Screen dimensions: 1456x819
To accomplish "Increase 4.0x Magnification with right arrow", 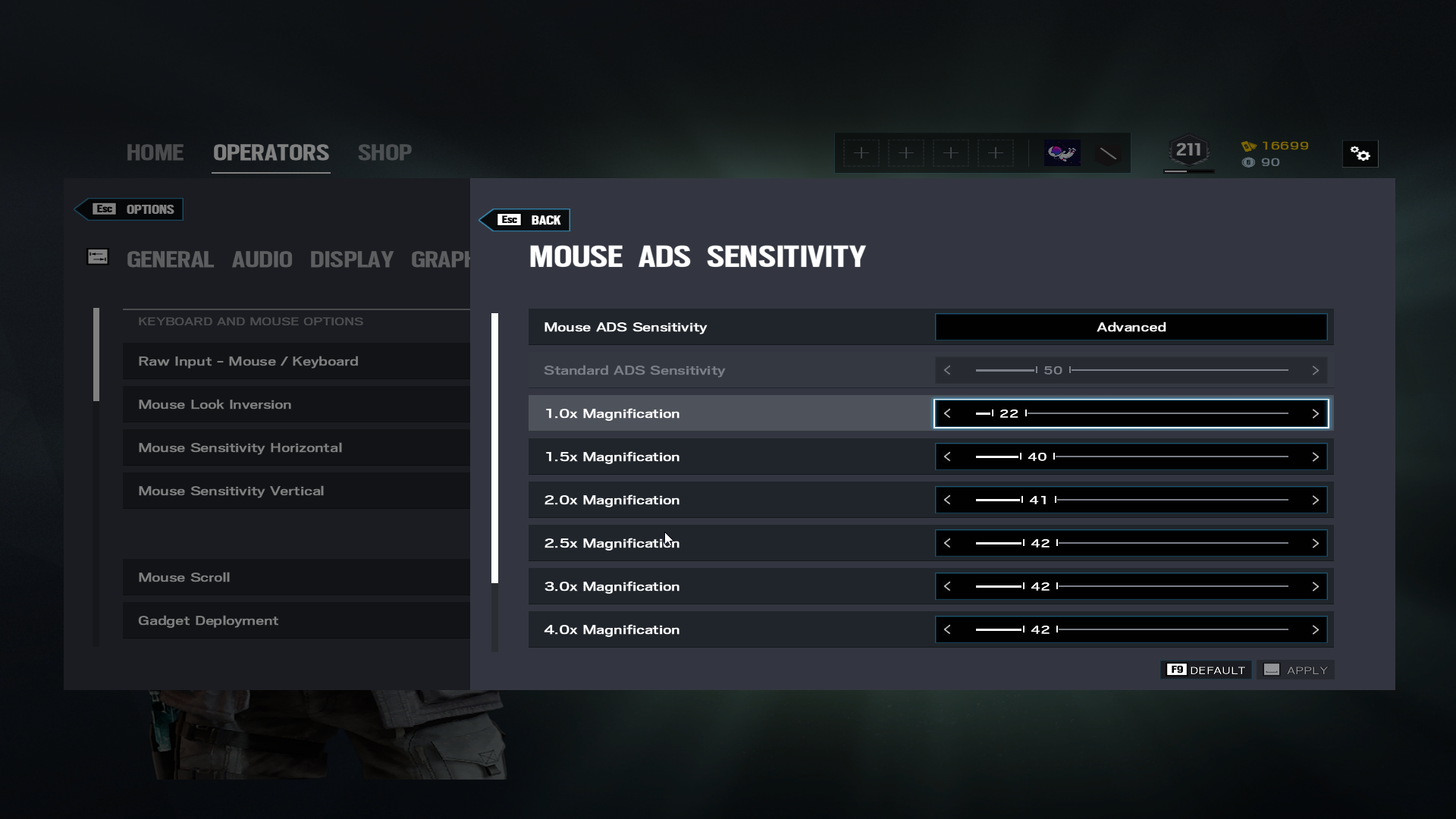I will (1315, 629).
